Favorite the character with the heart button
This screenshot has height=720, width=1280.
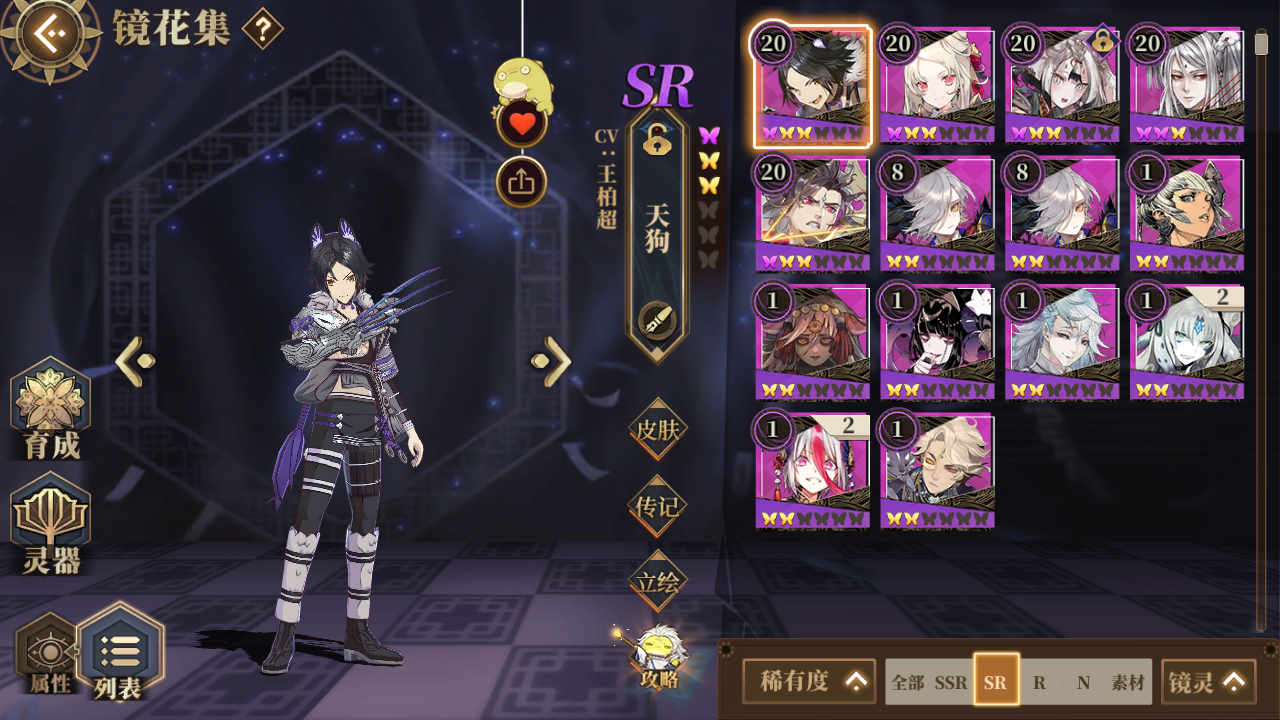(521, 124)
